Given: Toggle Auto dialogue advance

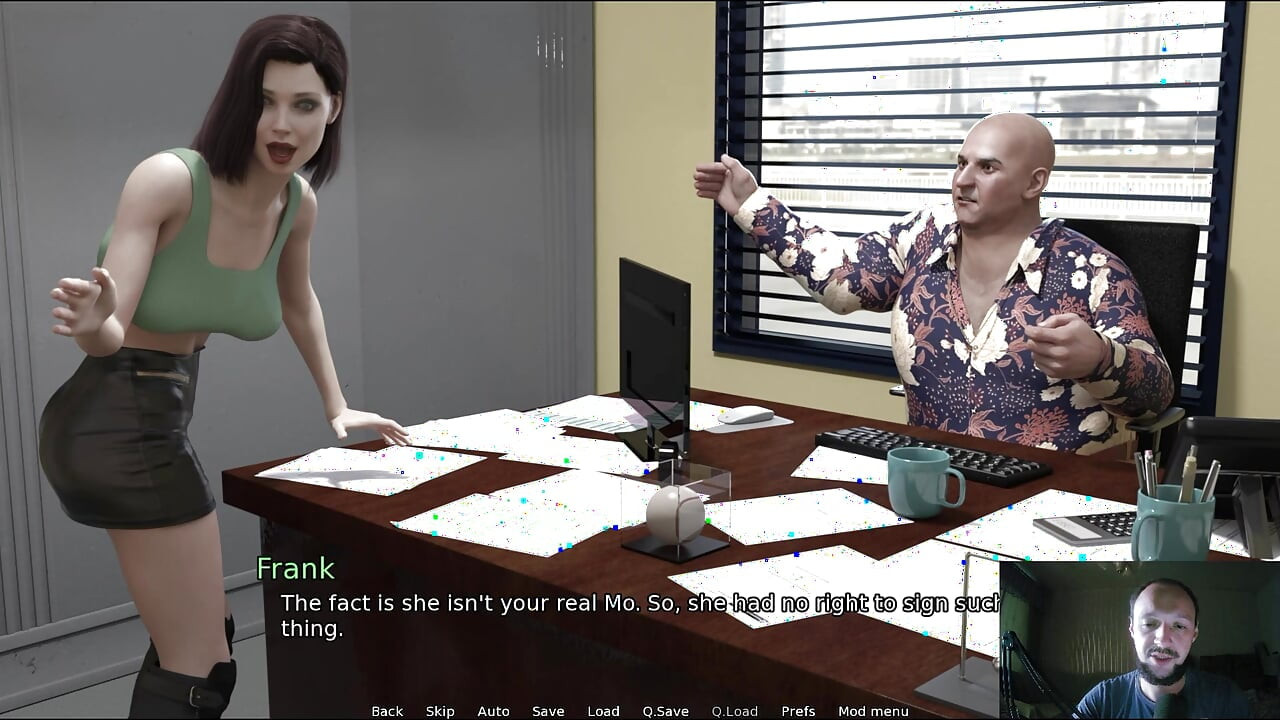Looking at the screenshot, I should [493, 711].
